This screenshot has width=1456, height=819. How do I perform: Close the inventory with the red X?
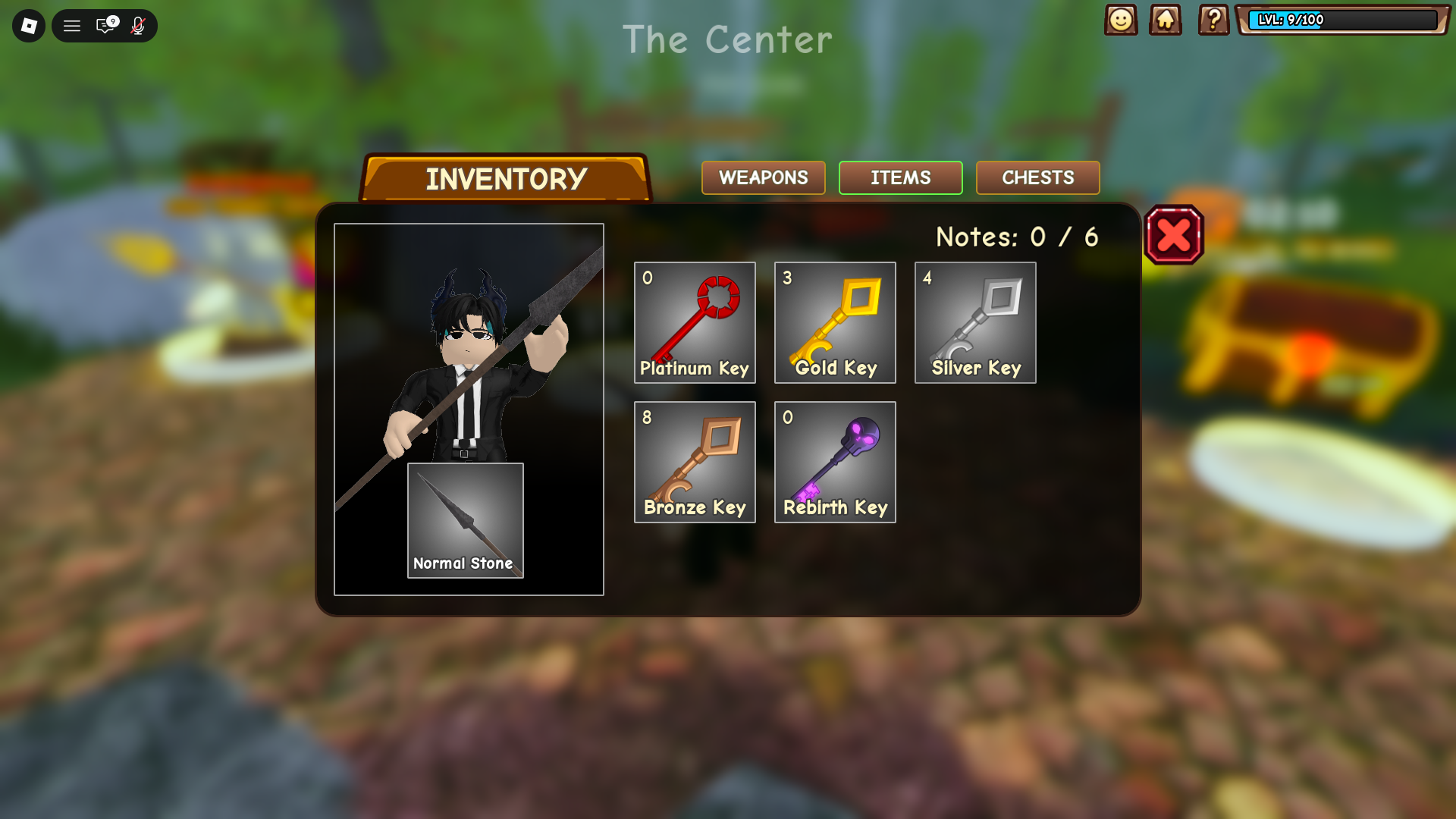click(1174, 235)
